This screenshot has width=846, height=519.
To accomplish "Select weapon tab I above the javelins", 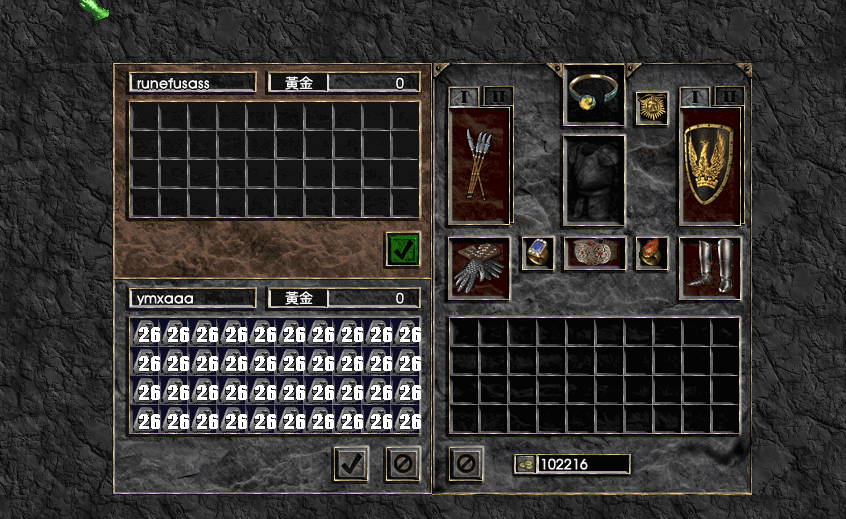I will pyautogui.click(x=464, y=96).
